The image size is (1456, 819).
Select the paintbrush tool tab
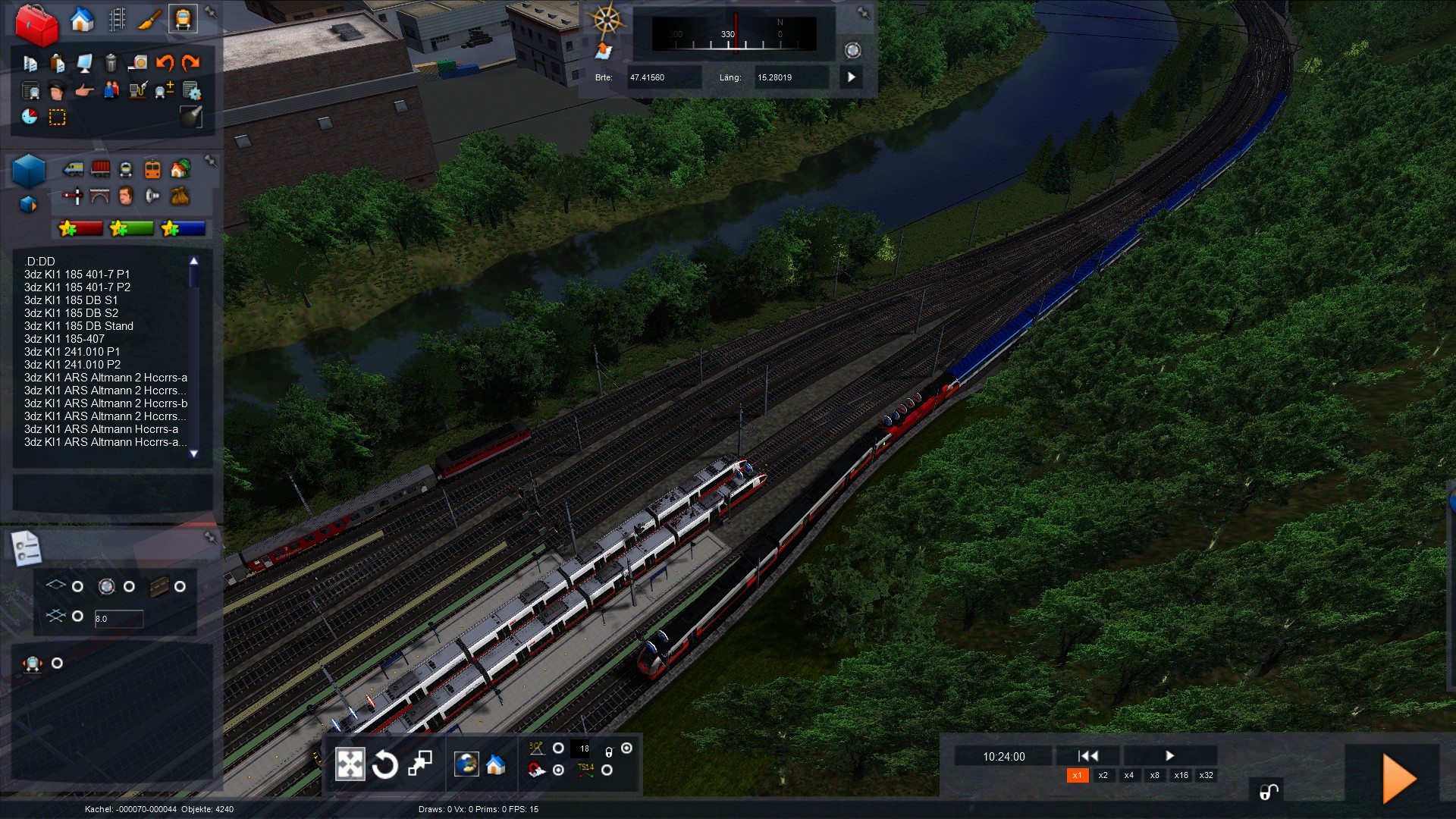149,20
